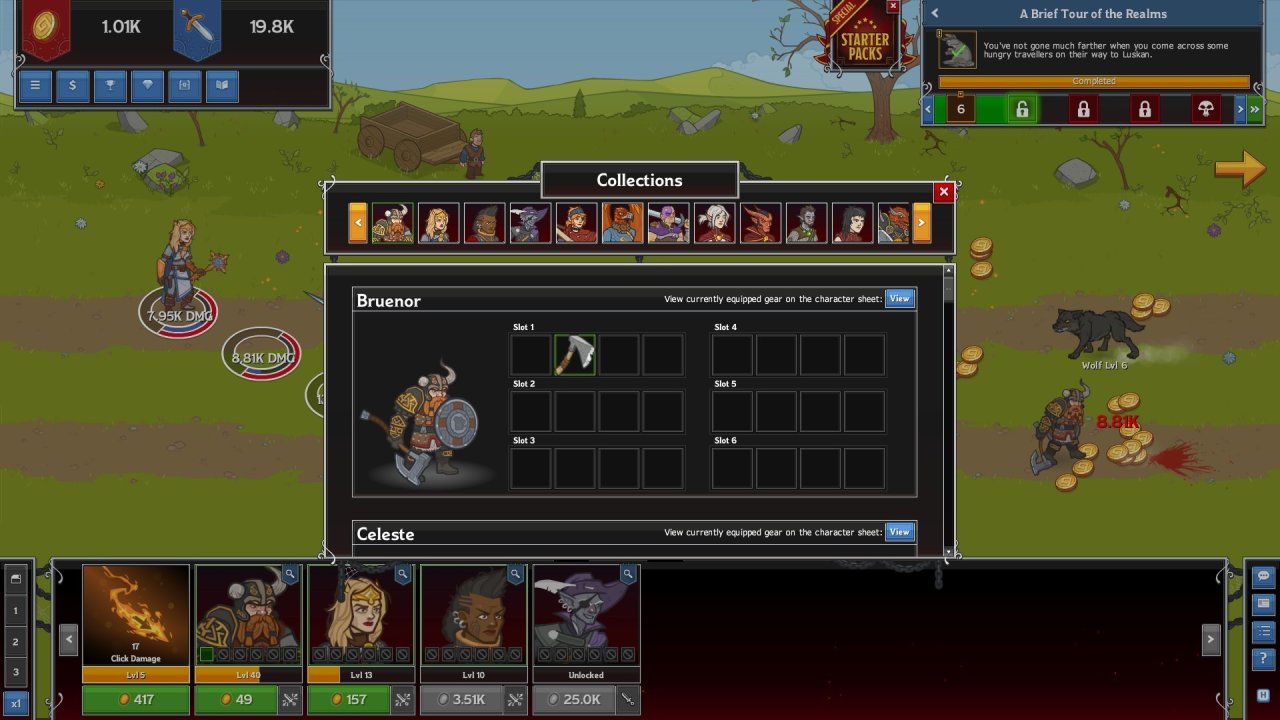Show next champions in the Collections portrait row
Screen dimensions: 1280x720
coord(922,223)
